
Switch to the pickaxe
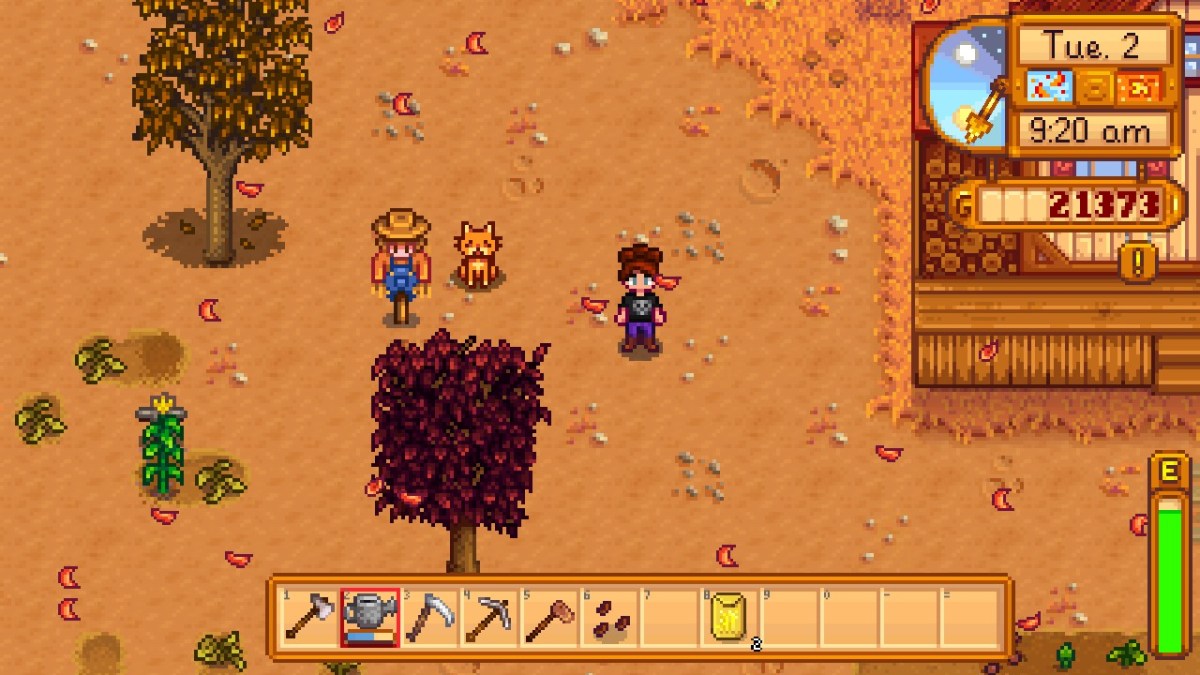click(x=489, y=618)
